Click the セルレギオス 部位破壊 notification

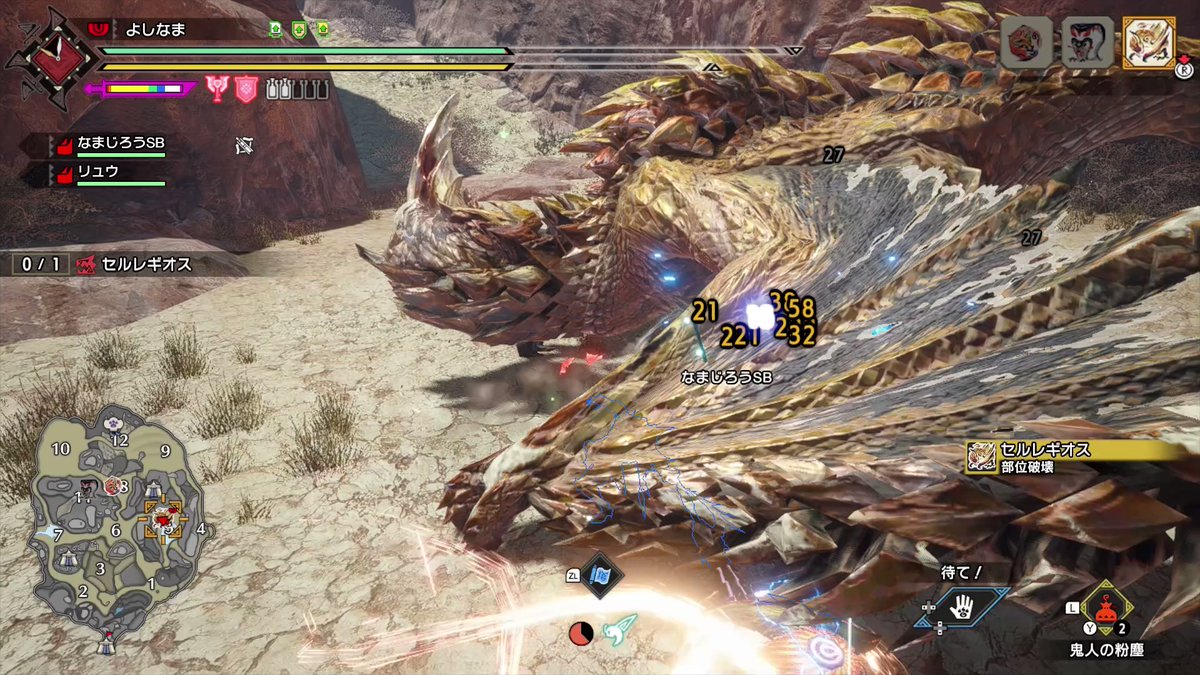click(x=1075, y=457)
